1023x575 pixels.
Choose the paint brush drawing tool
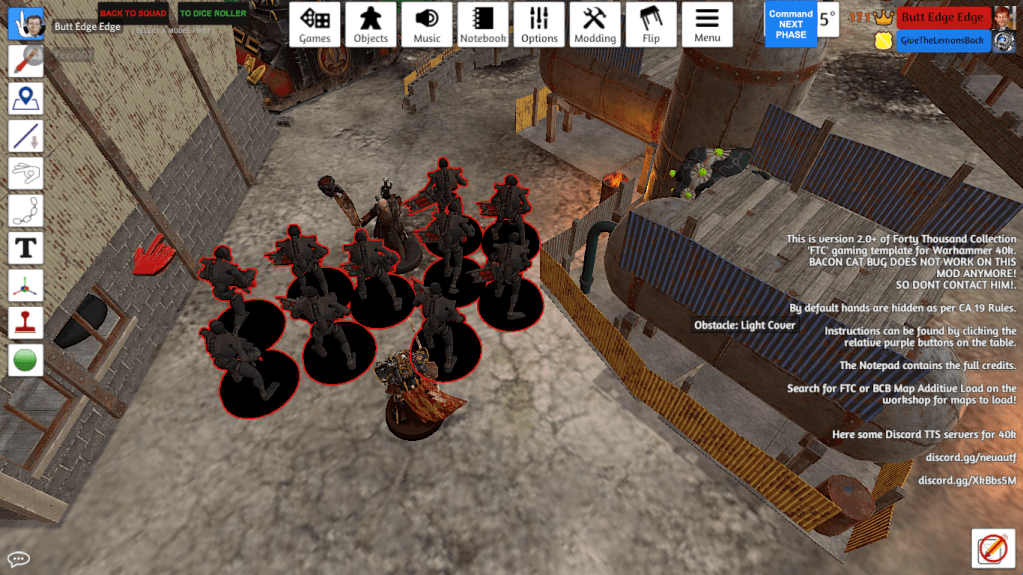pyautogui.click(x=24, y=61)
